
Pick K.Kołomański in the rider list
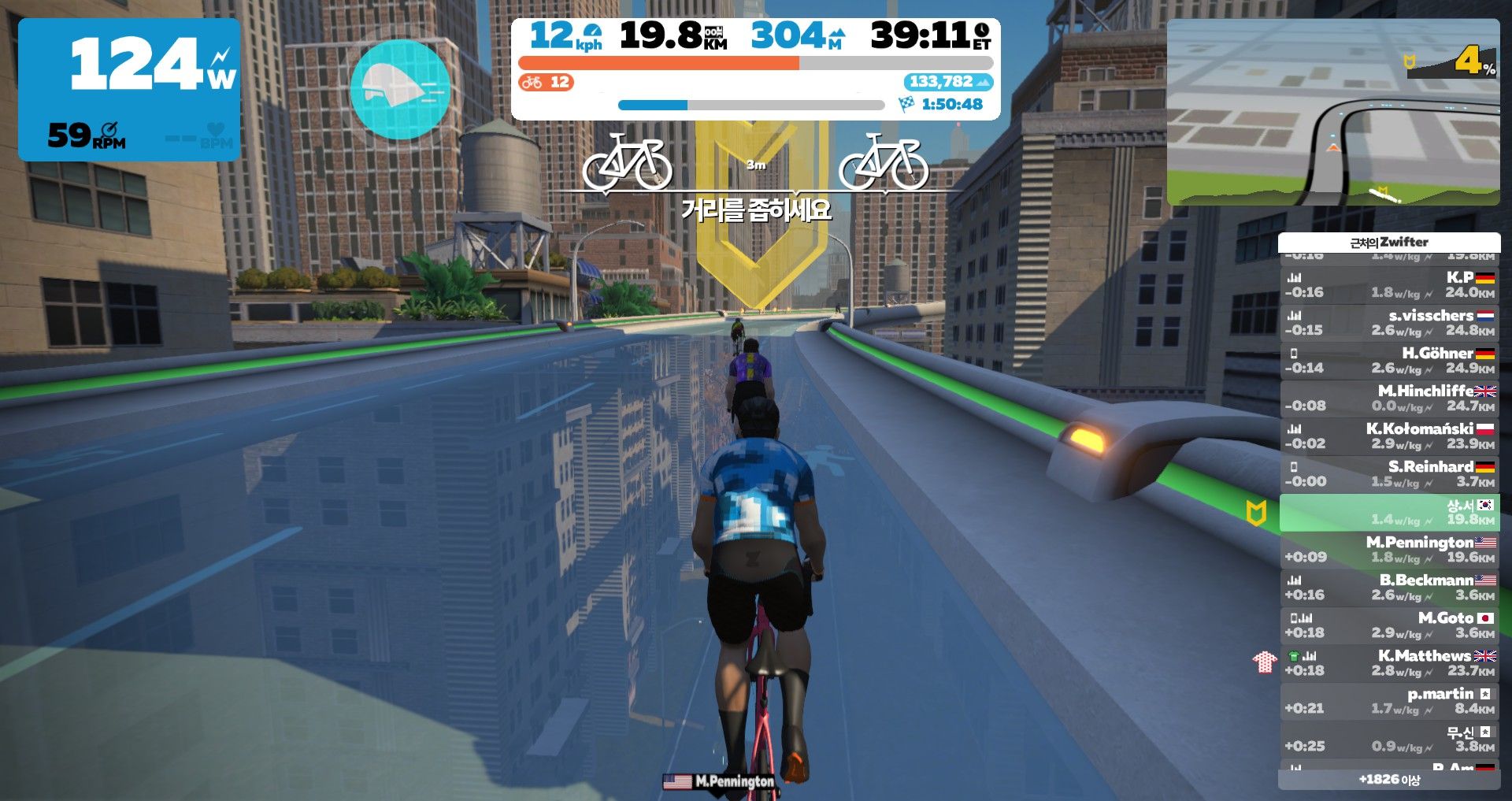(1389, 436)
